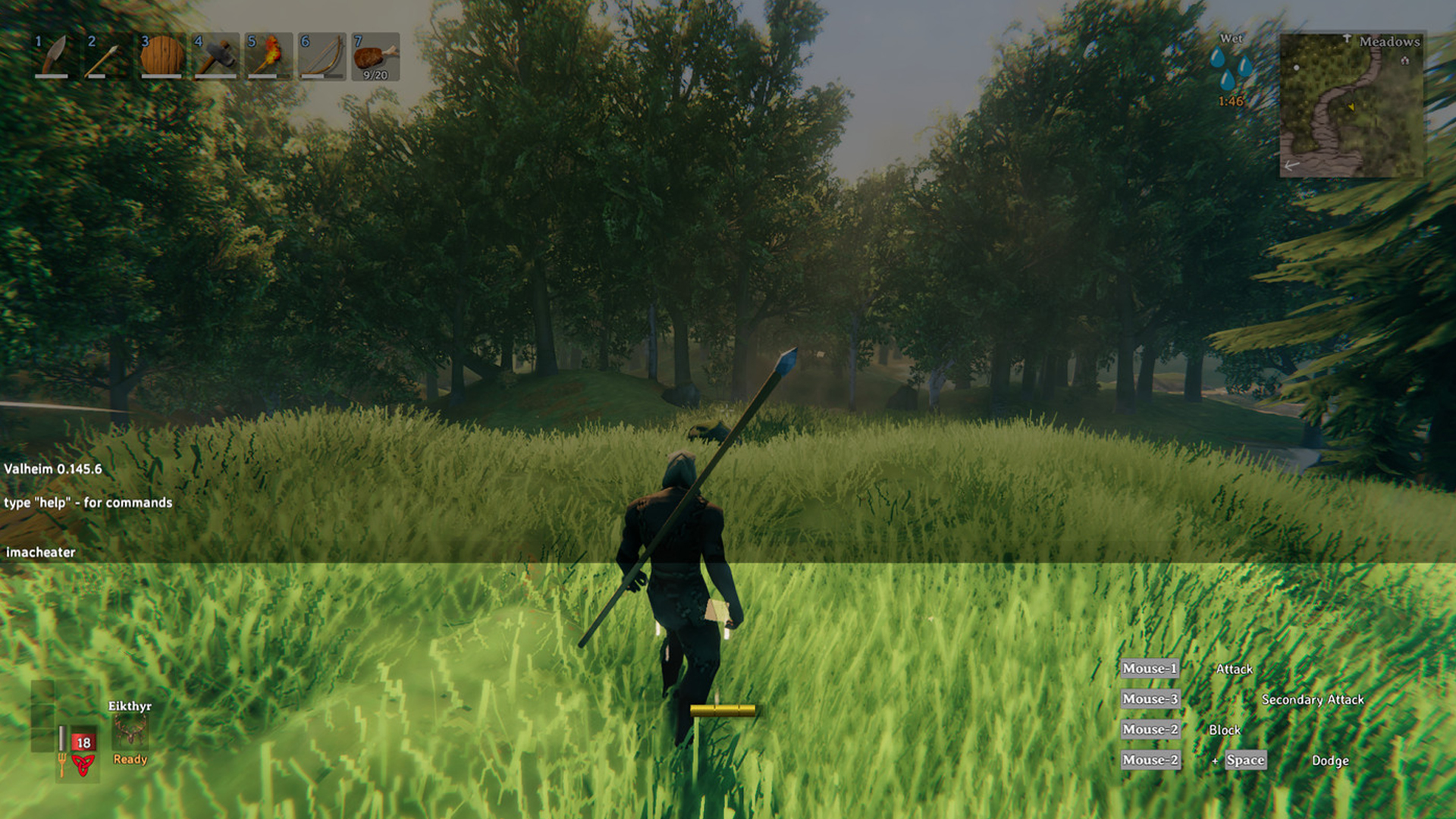This screenshot has height=819, width=1456.
Task: Click the Meadows biome label on minimap
Action: pos(1389,42)
